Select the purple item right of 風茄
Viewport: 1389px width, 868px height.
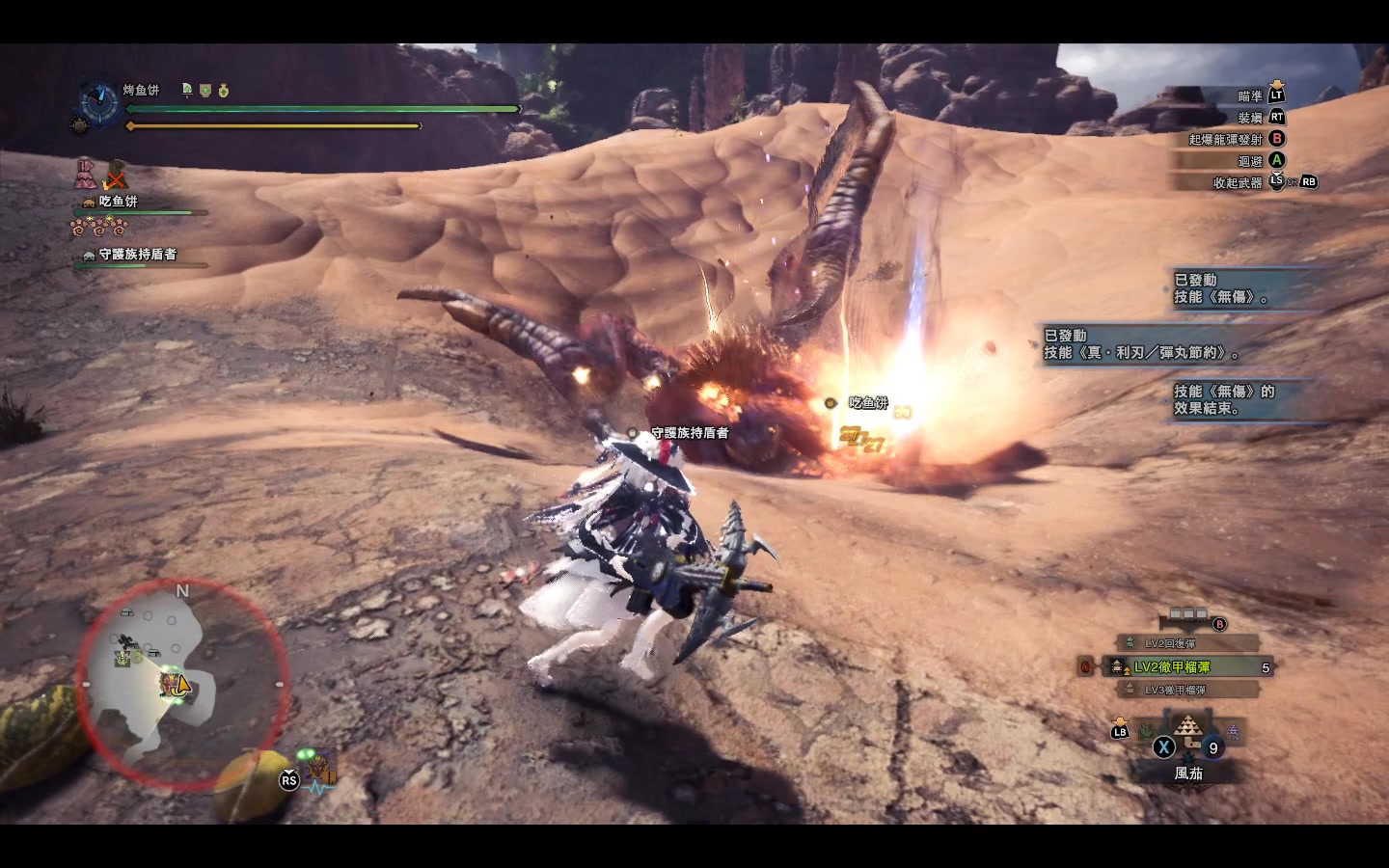click(1232, 734)
